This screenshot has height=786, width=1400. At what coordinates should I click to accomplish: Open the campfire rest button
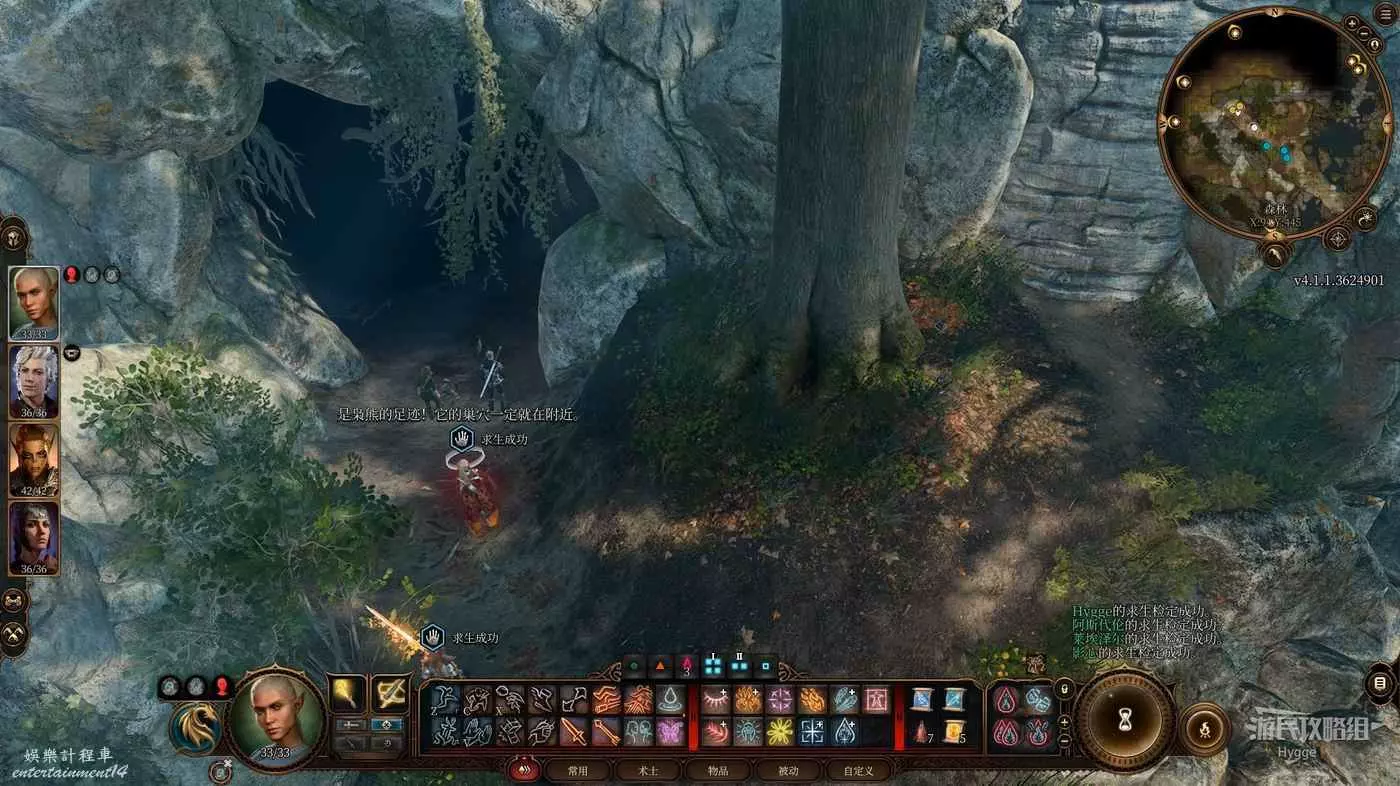[x=1204, y=728]
